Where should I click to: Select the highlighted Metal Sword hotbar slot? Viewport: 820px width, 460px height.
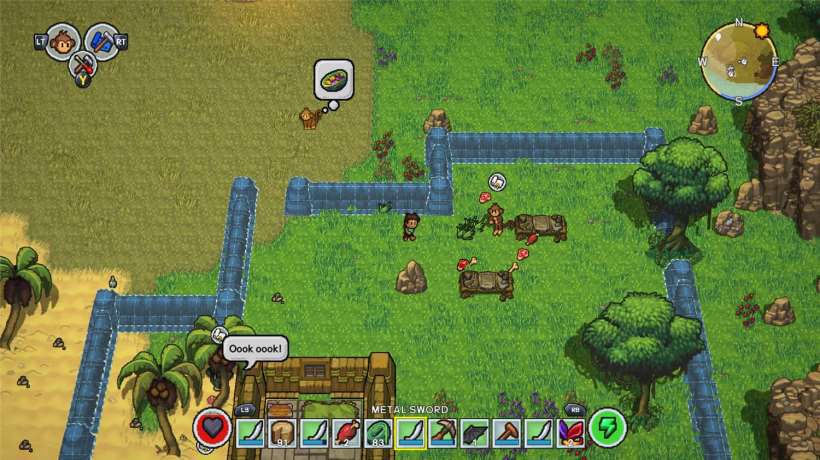(411, 431)
